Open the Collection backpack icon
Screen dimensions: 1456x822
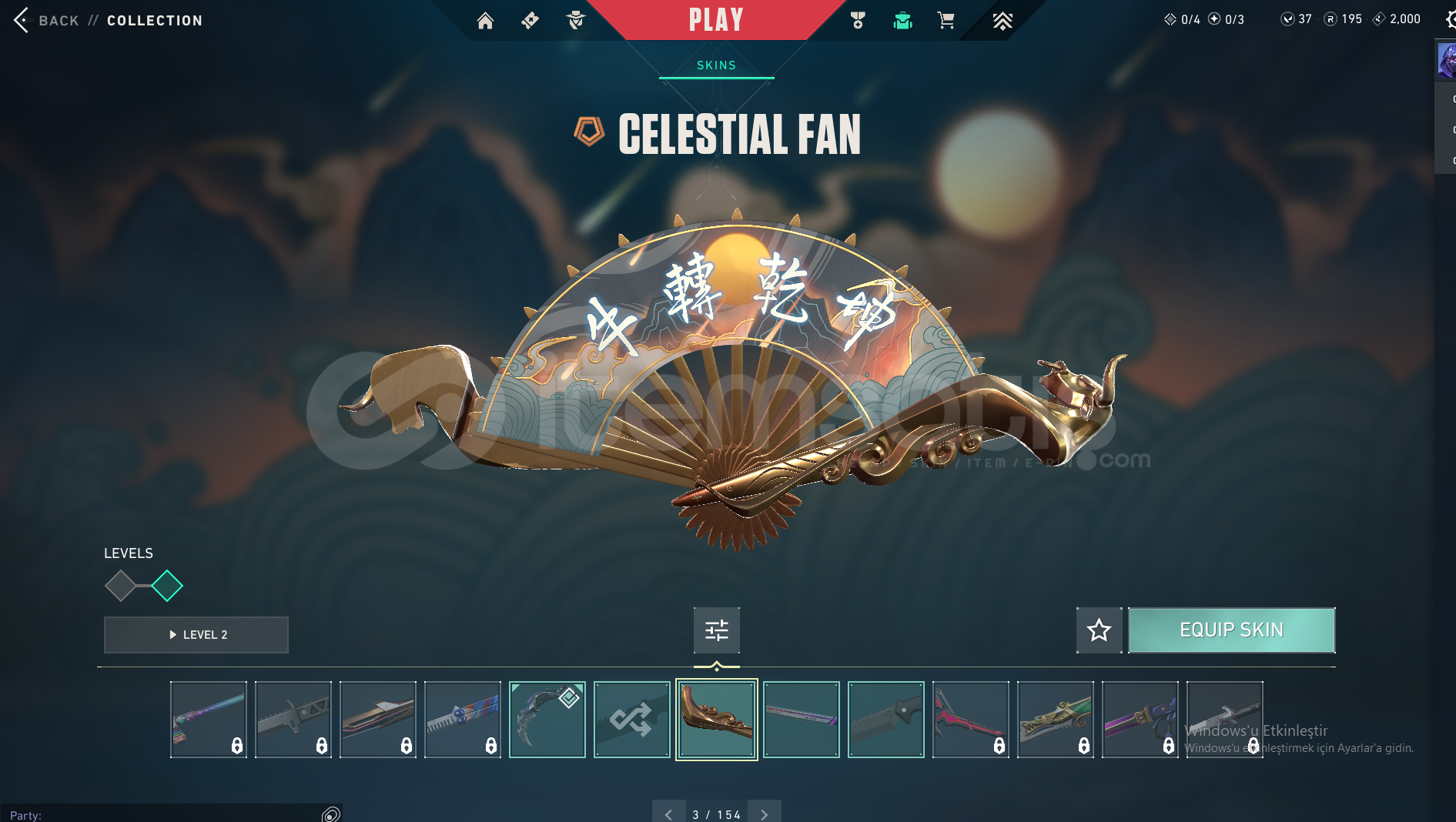pos(902,21)
